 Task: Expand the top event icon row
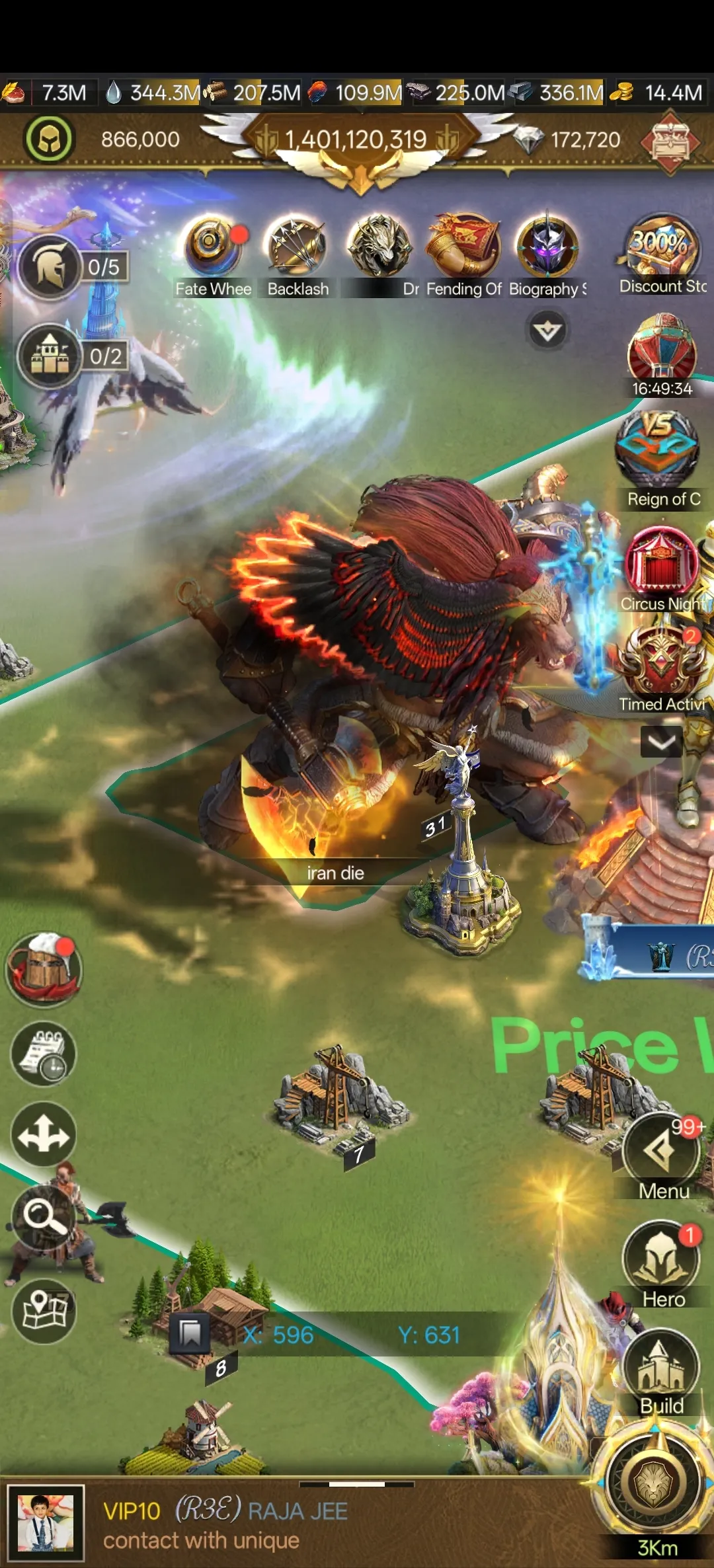click(547, 331)
